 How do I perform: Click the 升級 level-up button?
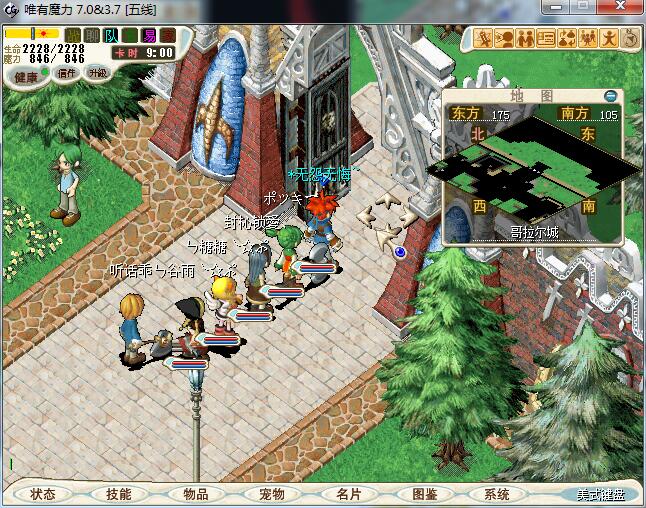(97, 73)
